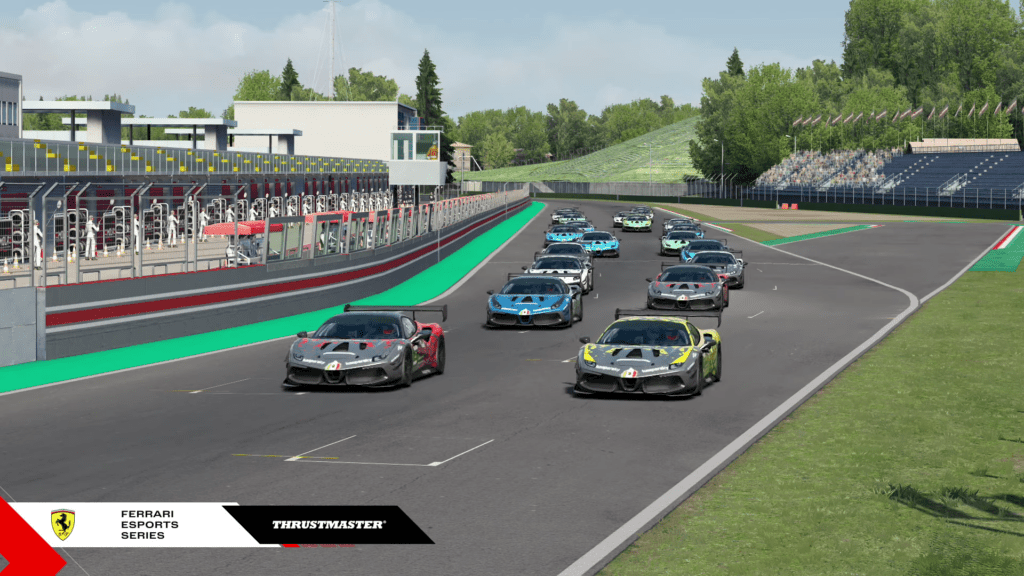Click the Ferrari Esports Series logo banner
The height and width of the screenshot is (576, 1024).
click(x=130, y=524)
